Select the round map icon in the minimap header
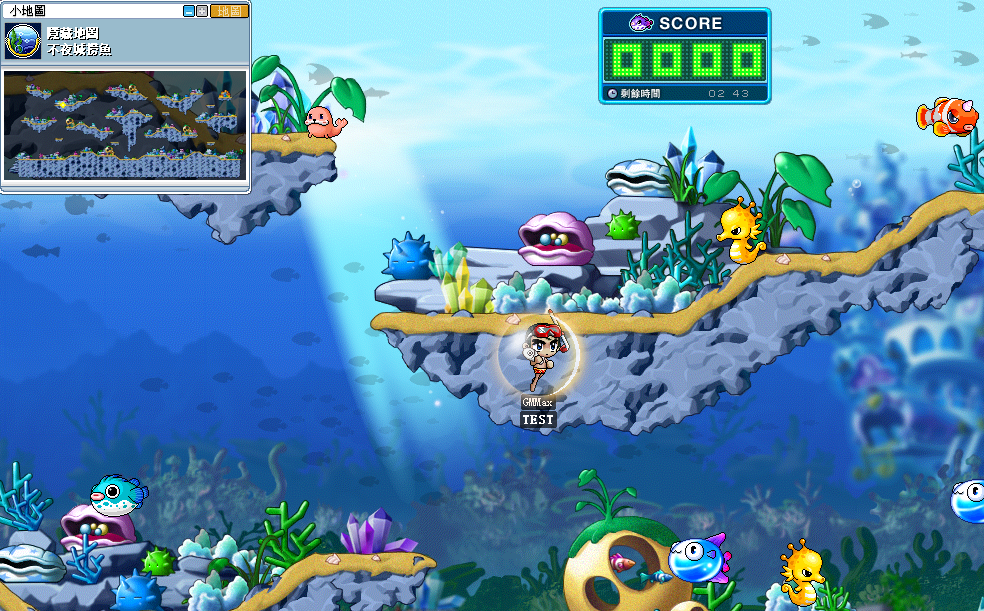 (x=23, y=41)
